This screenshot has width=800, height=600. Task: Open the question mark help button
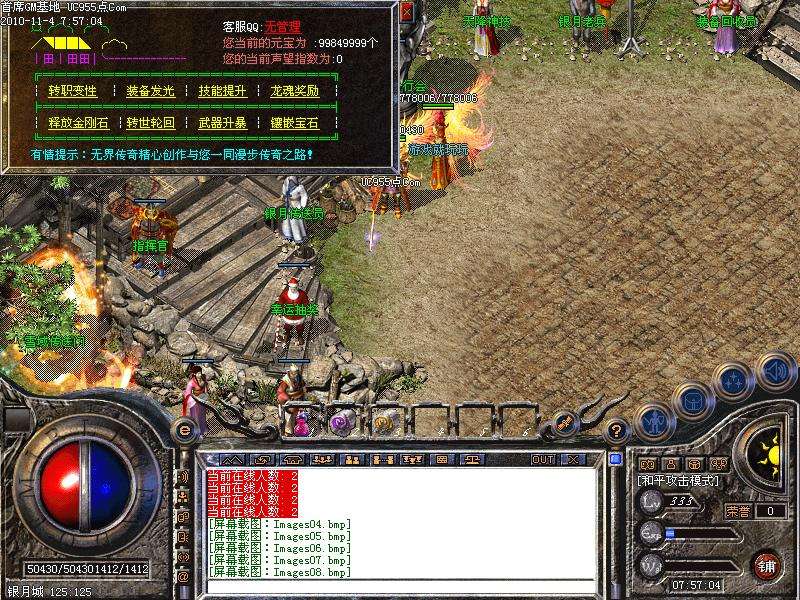(618, 430)
